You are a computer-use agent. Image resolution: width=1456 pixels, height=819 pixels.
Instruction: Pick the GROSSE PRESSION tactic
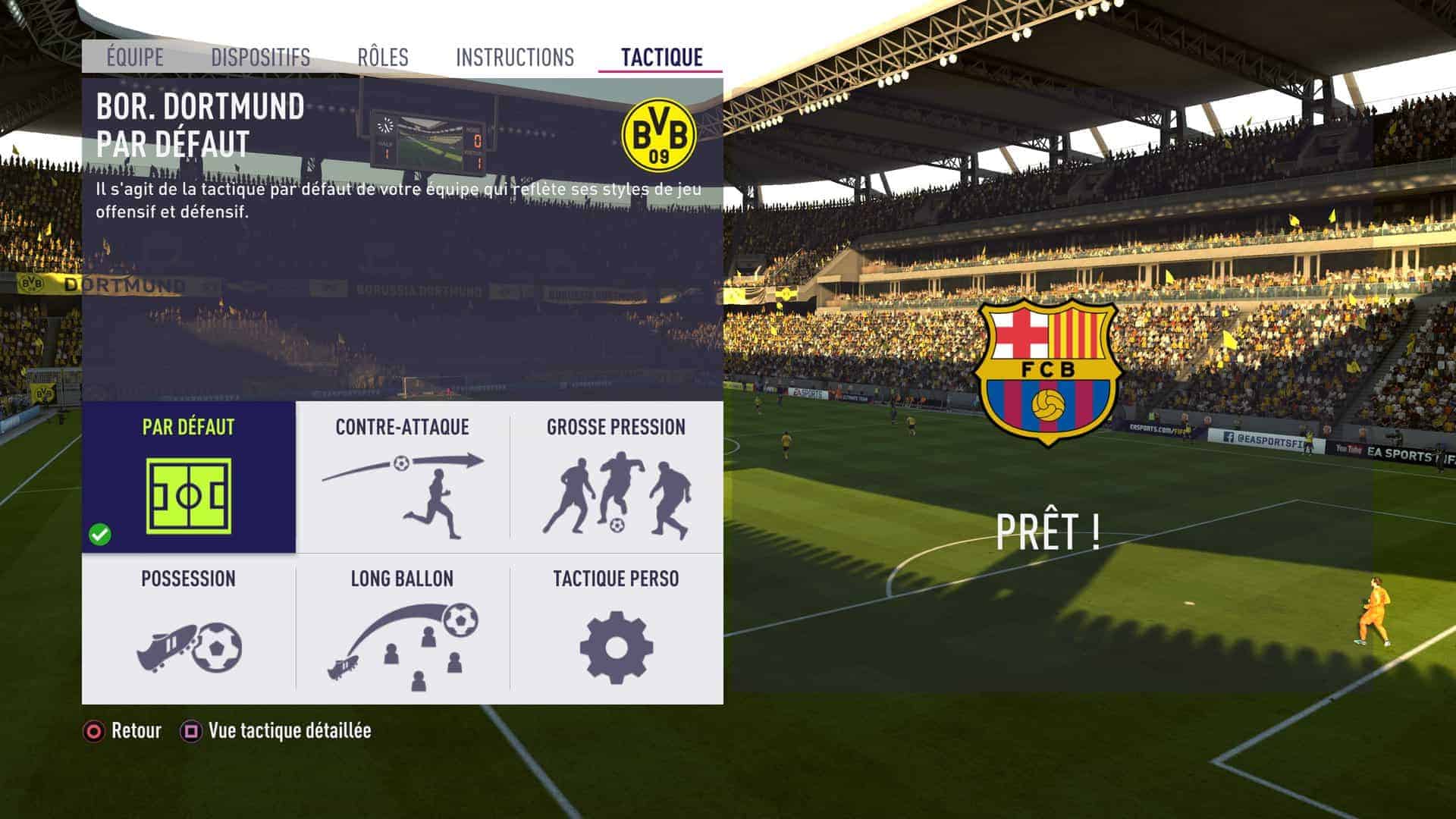pyautogui.click(x=616, y=478)
